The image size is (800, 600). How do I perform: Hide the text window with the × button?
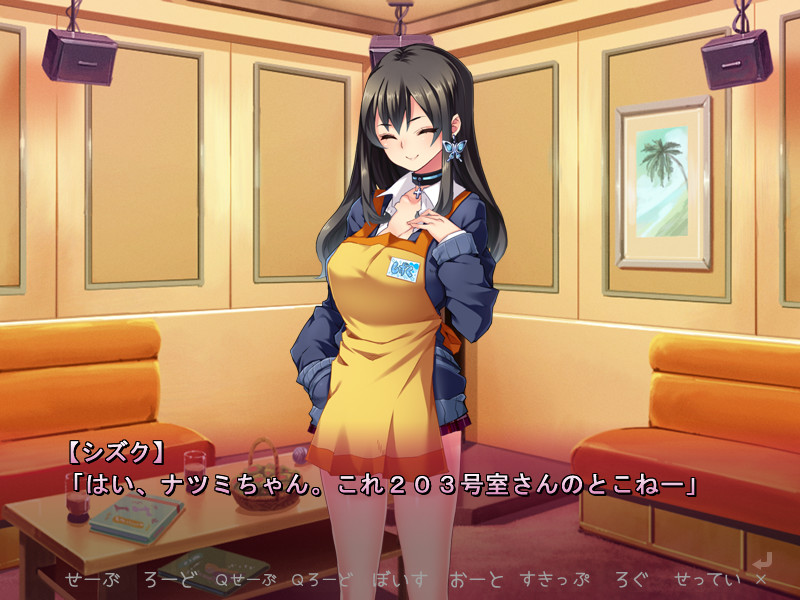[761, 579]
